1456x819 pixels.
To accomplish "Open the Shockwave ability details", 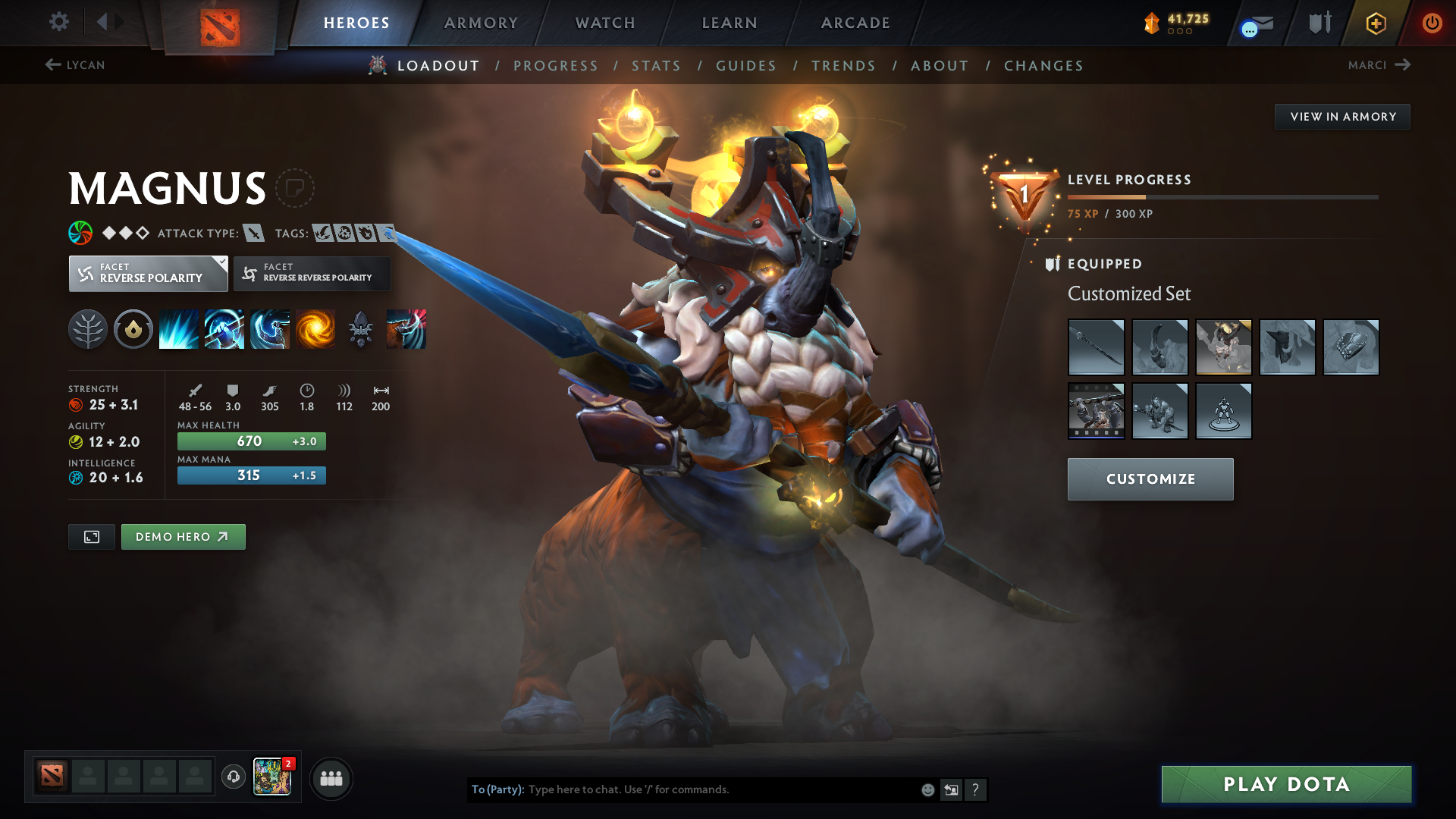I will tap(179, 328).
